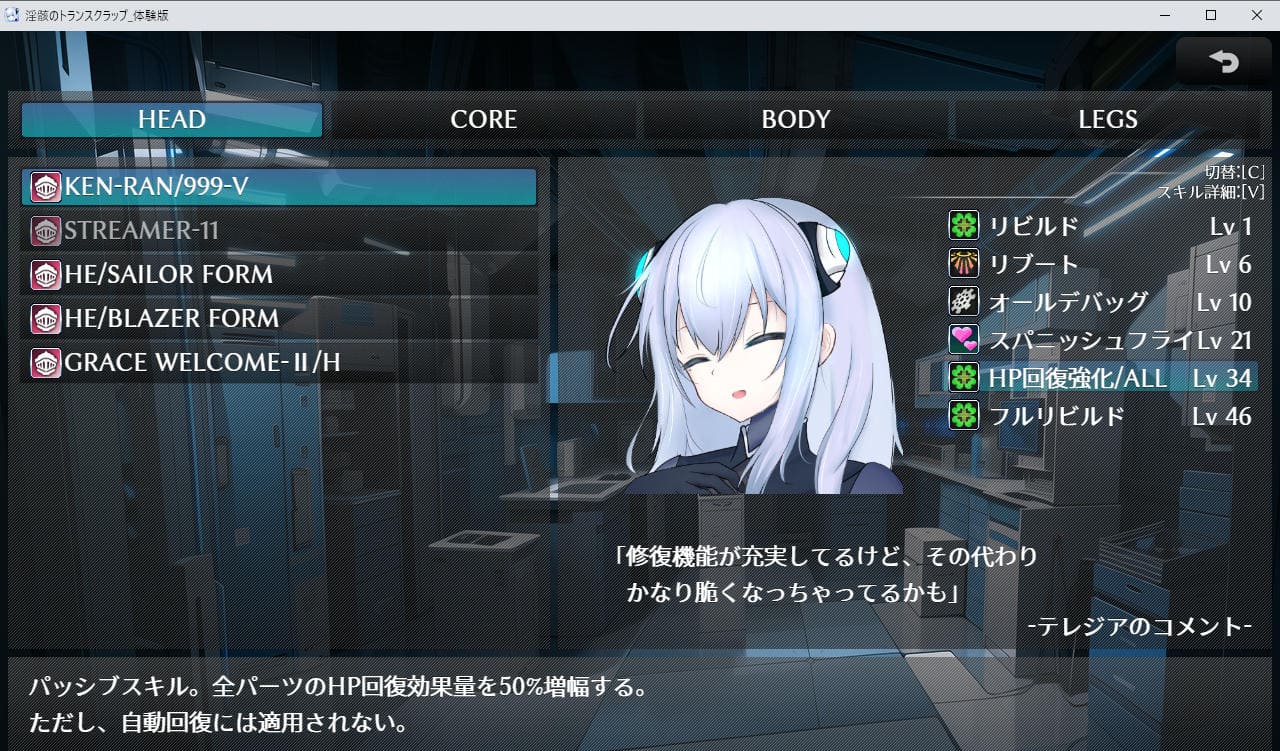Select the HP回復強化/ALL skill
The height and width of the screenshot is (751, 1280).
(x=1100, y=378)
